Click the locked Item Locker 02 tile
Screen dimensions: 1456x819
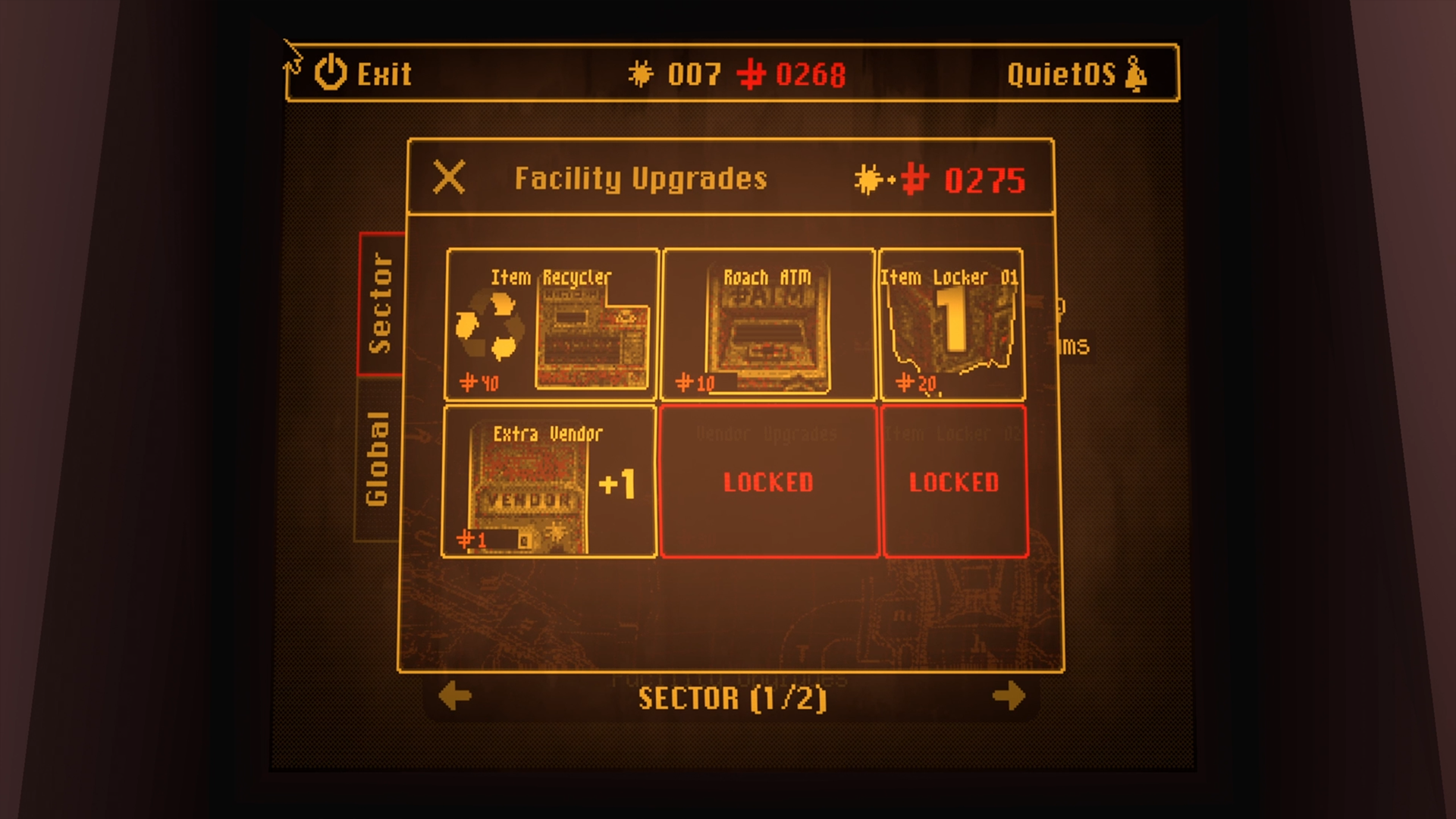[954, 482]
